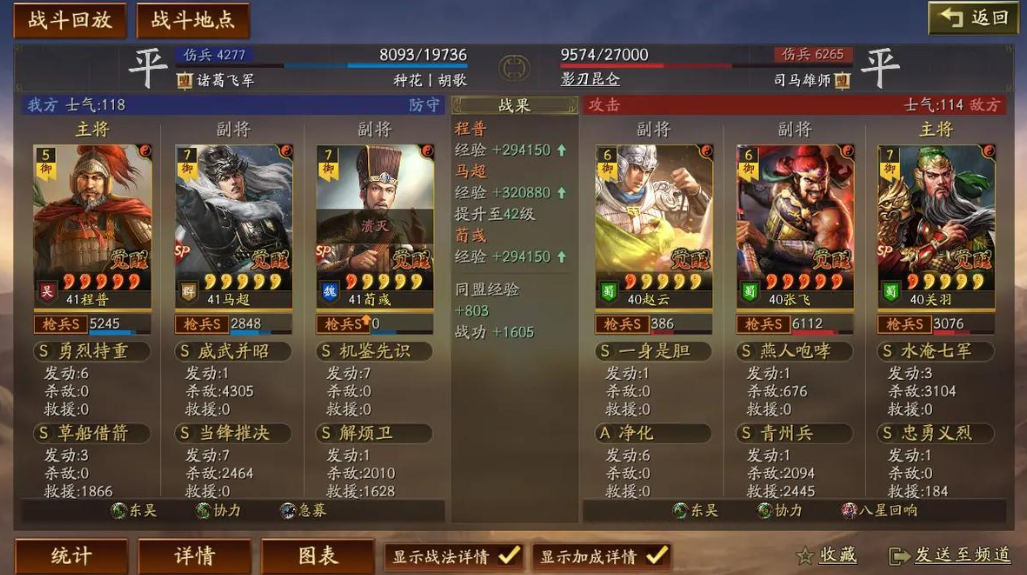
Task: Open the 详情 details view
Action: click(x=194, y=556)
